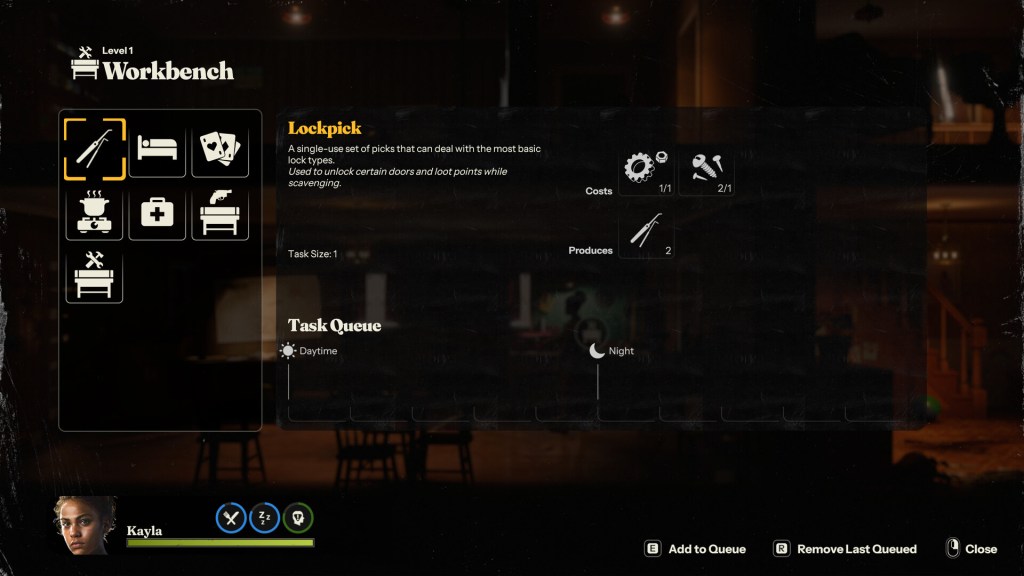Choose the bed crafting recipe

click(157, 149)
